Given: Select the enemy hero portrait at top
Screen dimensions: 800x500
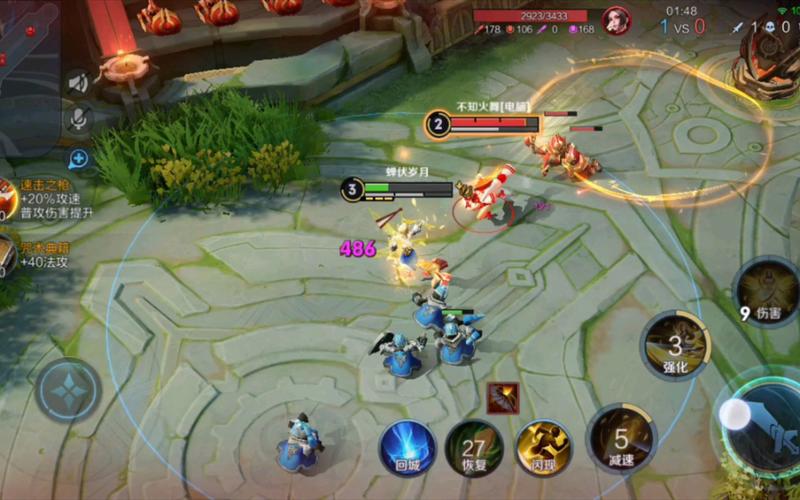Looking at the screenshot, I should pyautogui.click(x=617, y=21).
